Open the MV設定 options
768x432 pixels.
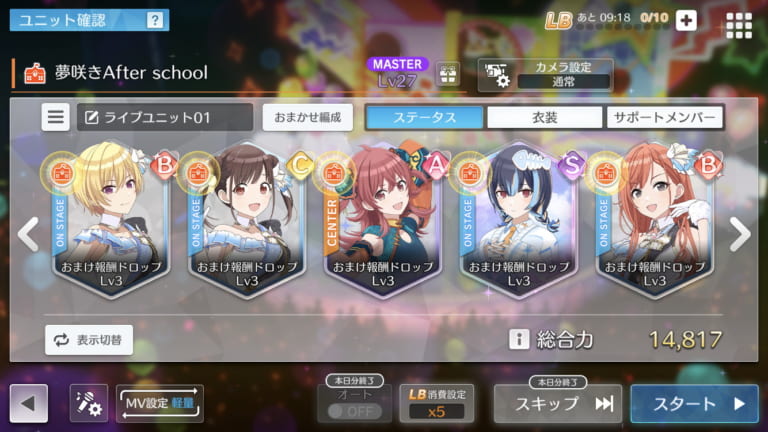coord(160,403)
